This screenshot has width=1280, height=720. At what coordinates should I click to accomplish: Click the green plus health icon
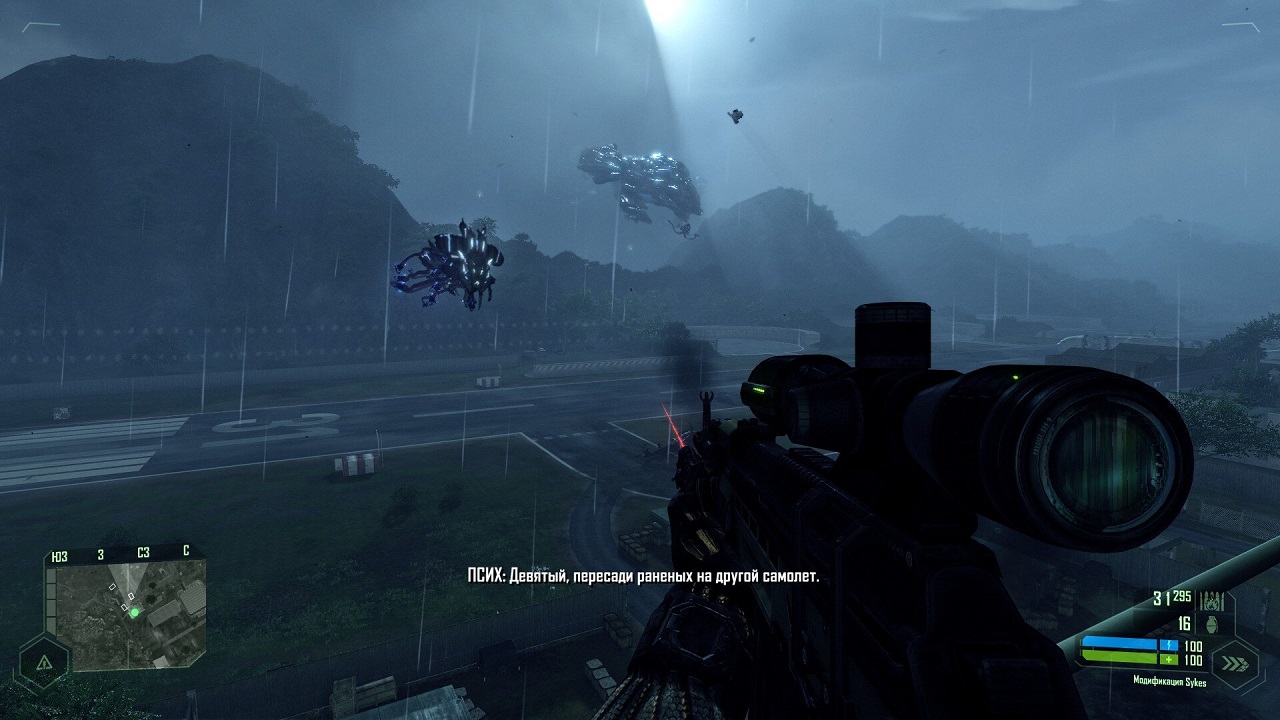(1168, 658)
